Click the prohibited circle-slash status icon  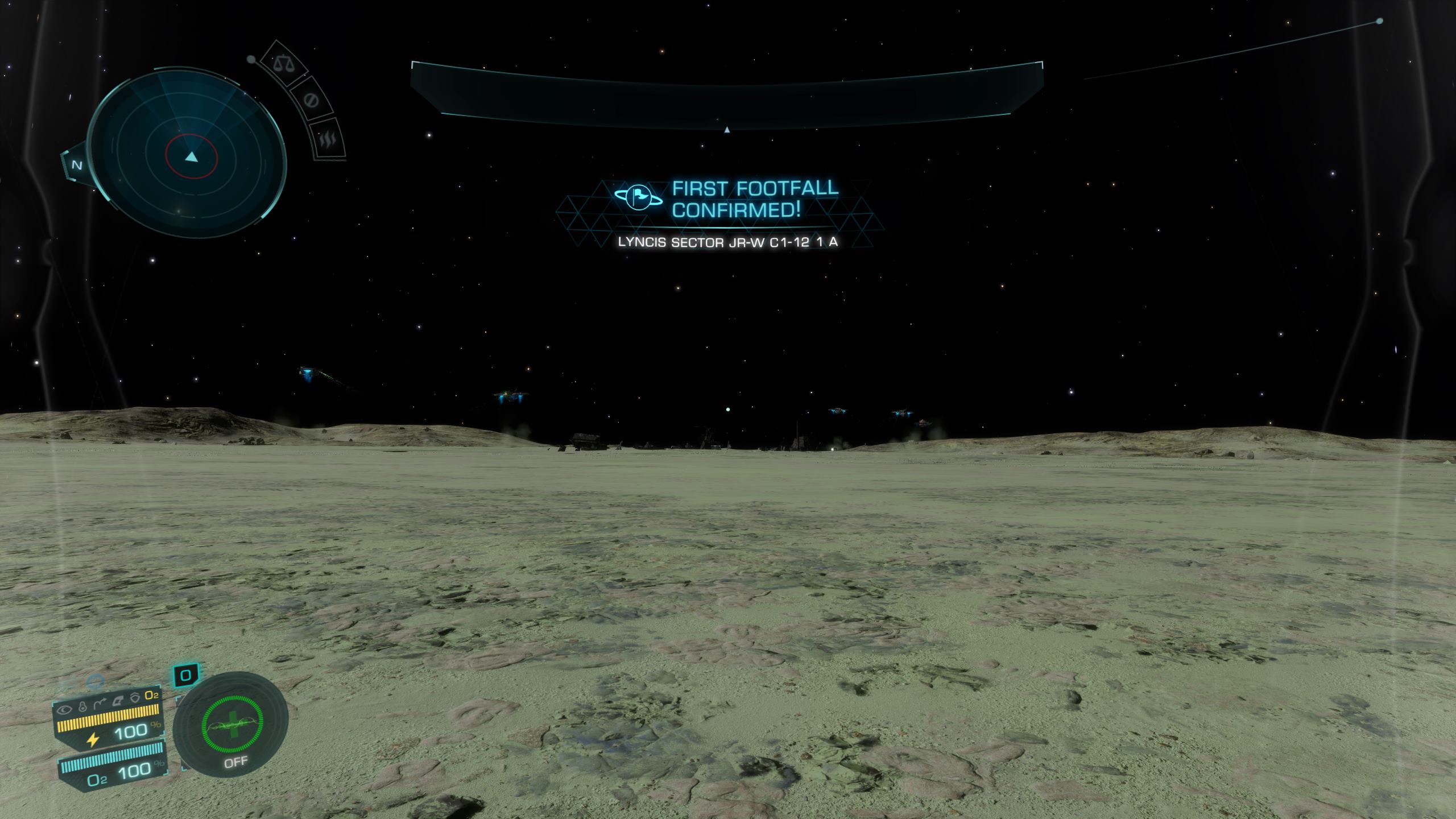point(311,101)
